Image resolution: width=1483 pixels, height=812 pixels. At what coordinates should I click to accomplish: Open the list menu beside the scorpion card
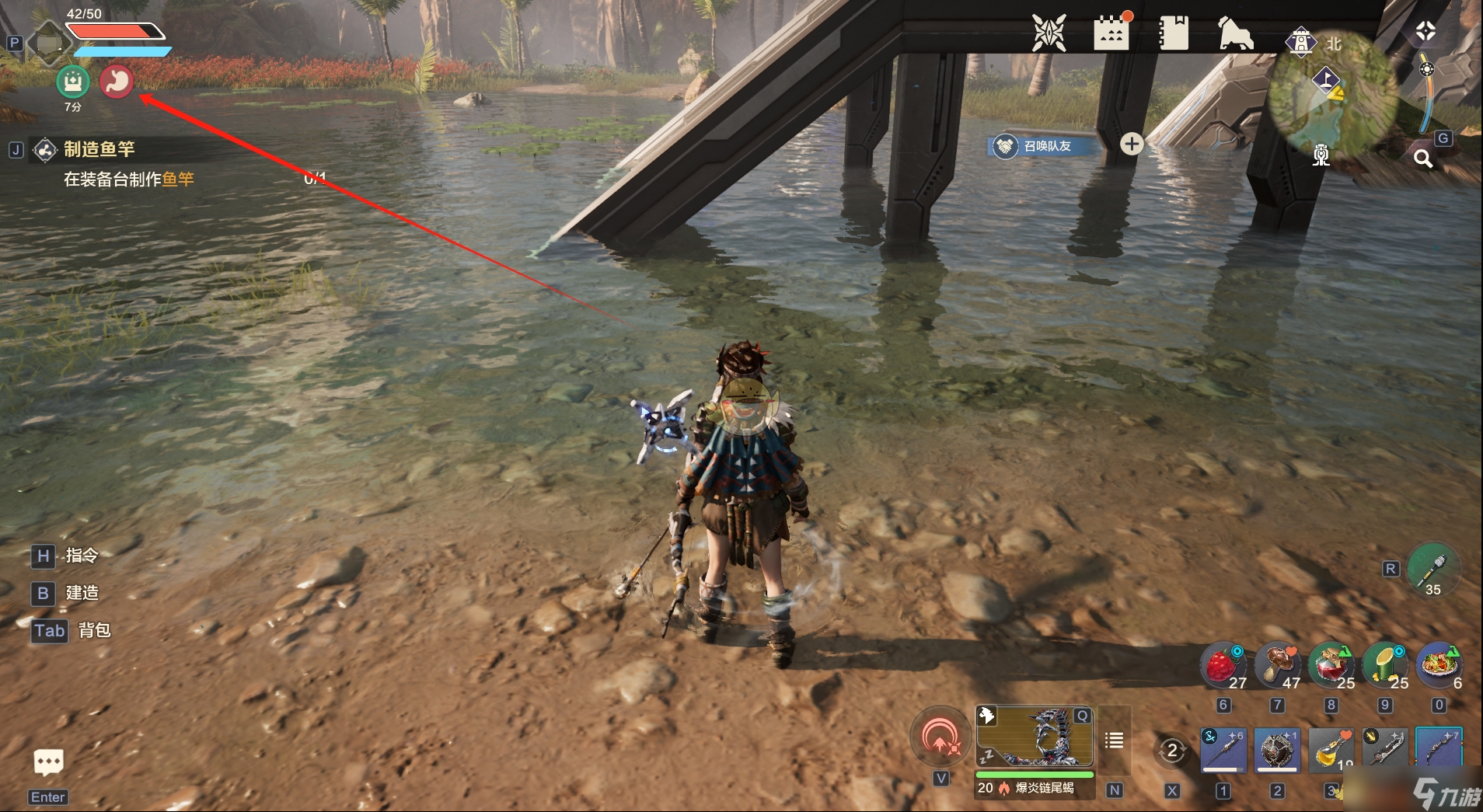pos(1114,741)
